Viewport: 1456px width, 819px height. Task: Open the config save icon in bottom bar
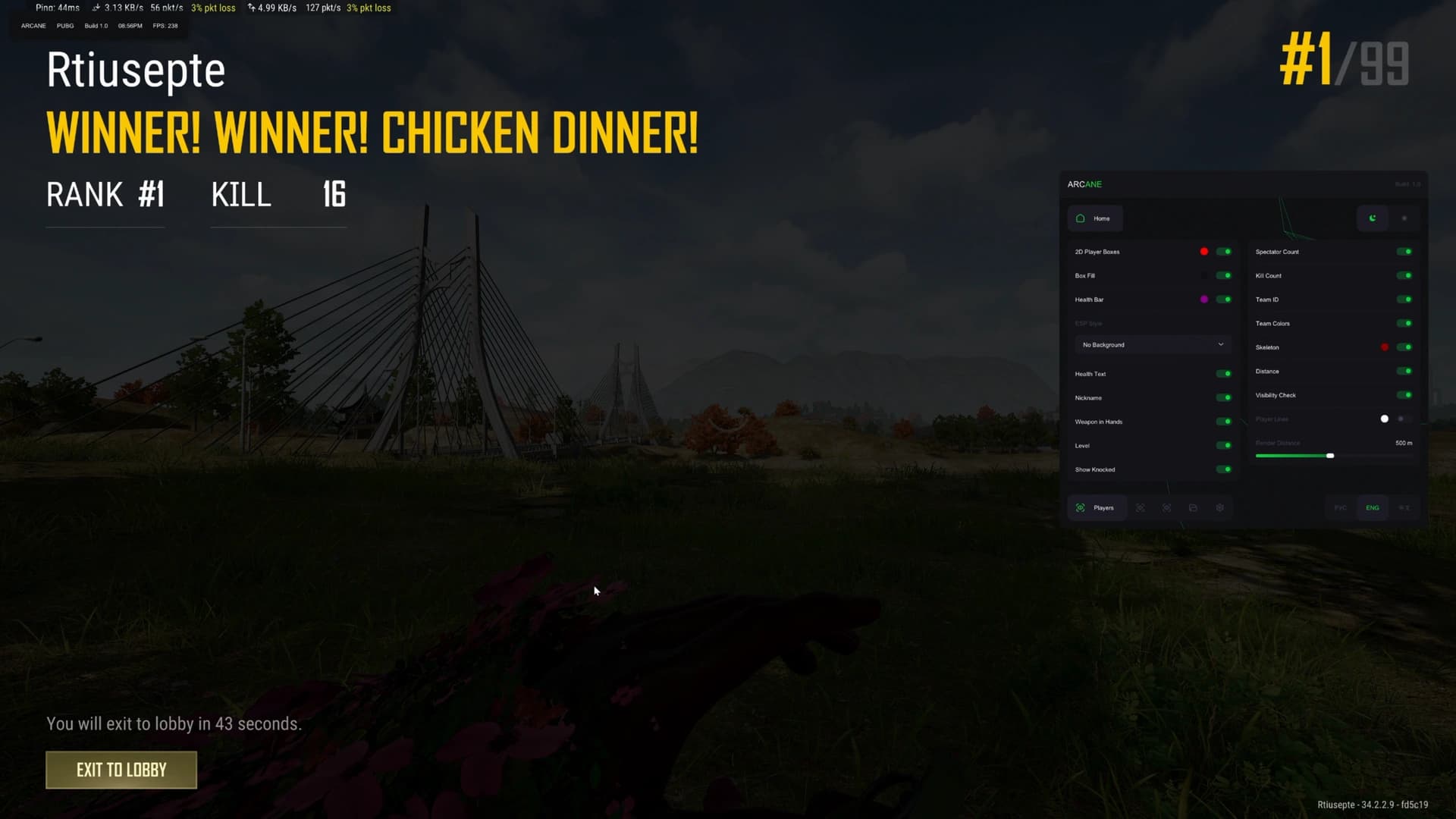pos(1194,507)
